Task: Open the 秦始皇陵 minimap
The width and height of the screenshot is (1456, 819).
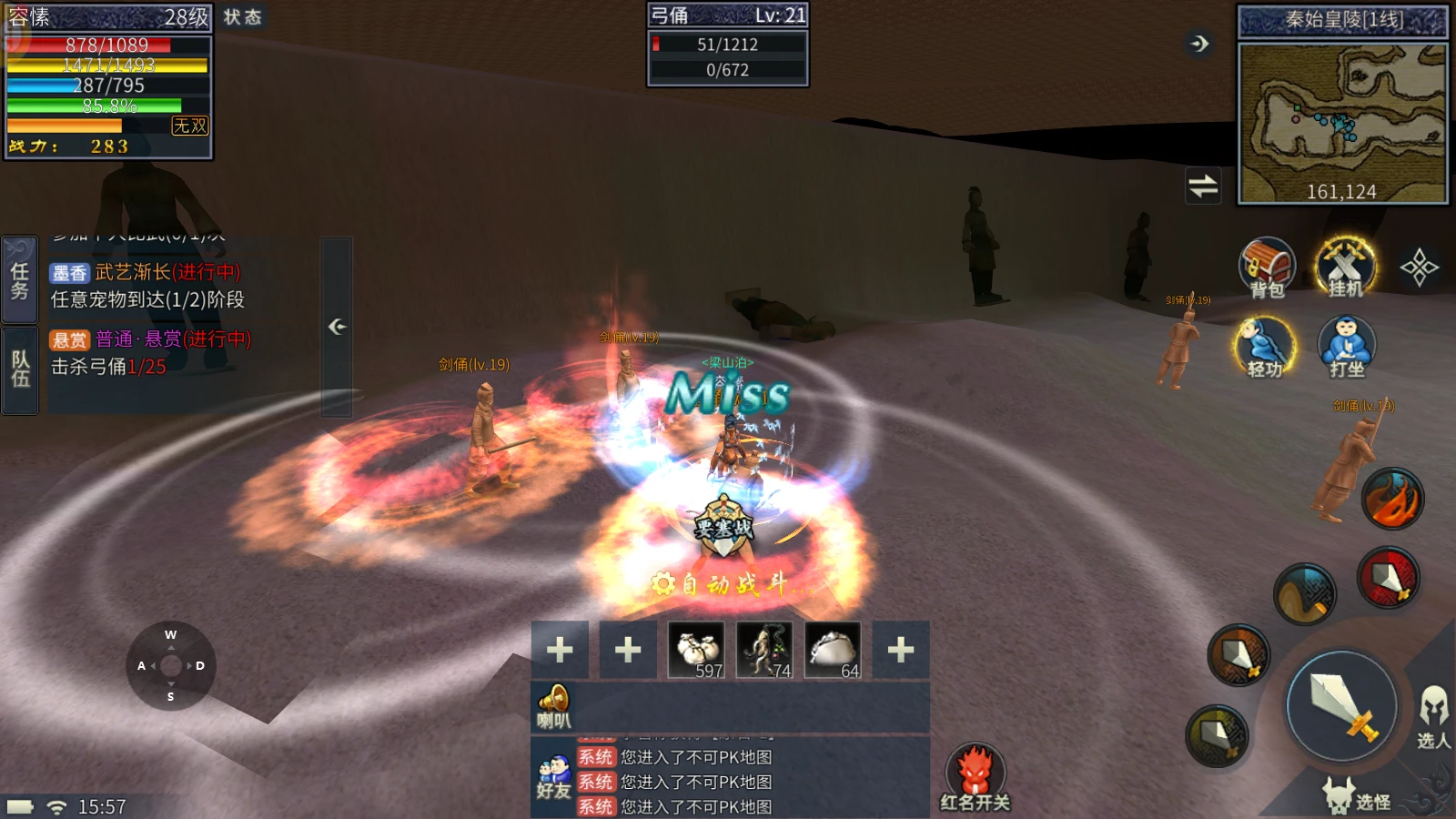Action: pos(1342,122)
